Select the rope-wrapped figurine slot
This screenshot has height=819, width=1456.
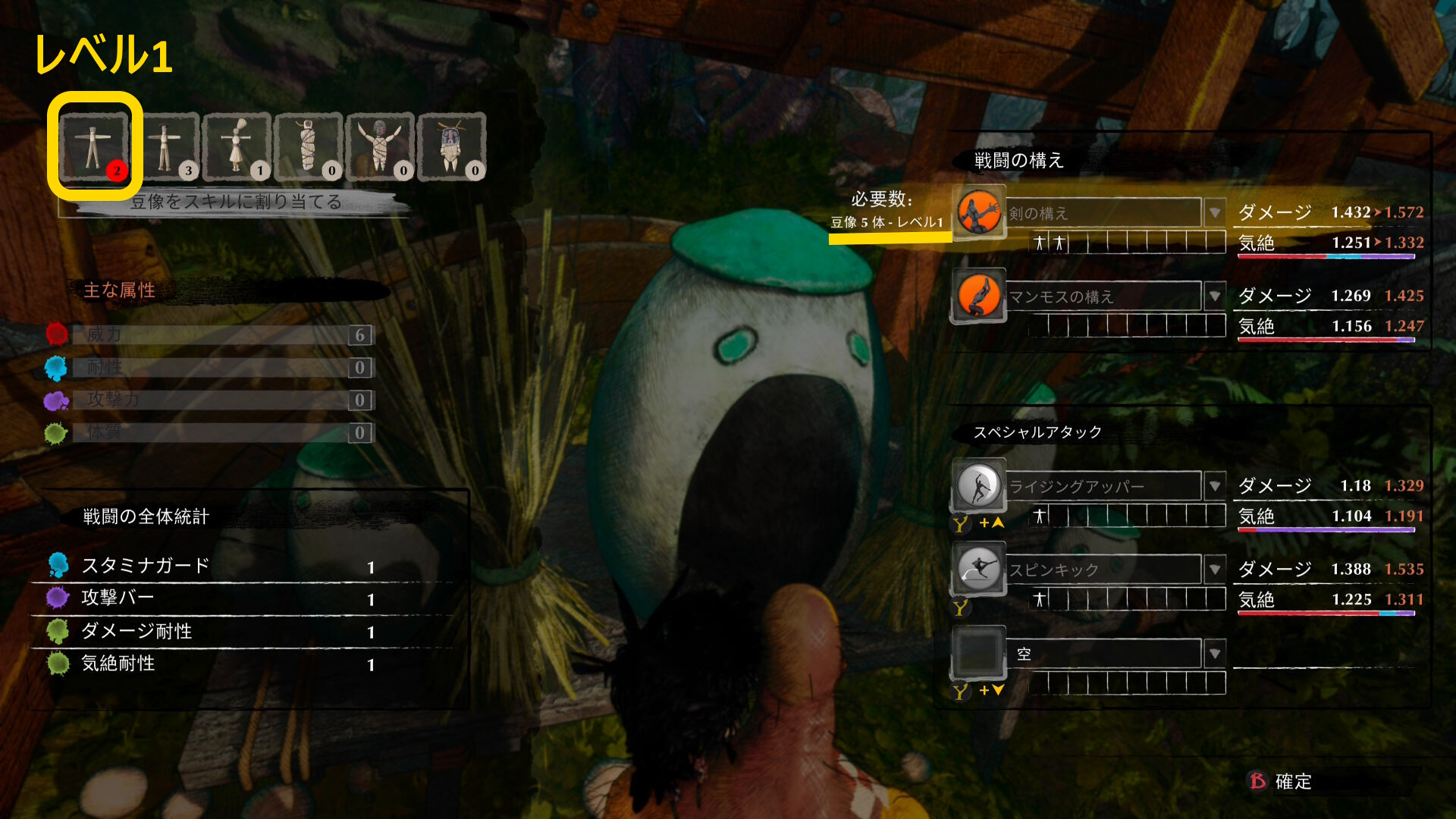(x=309, y=146)
